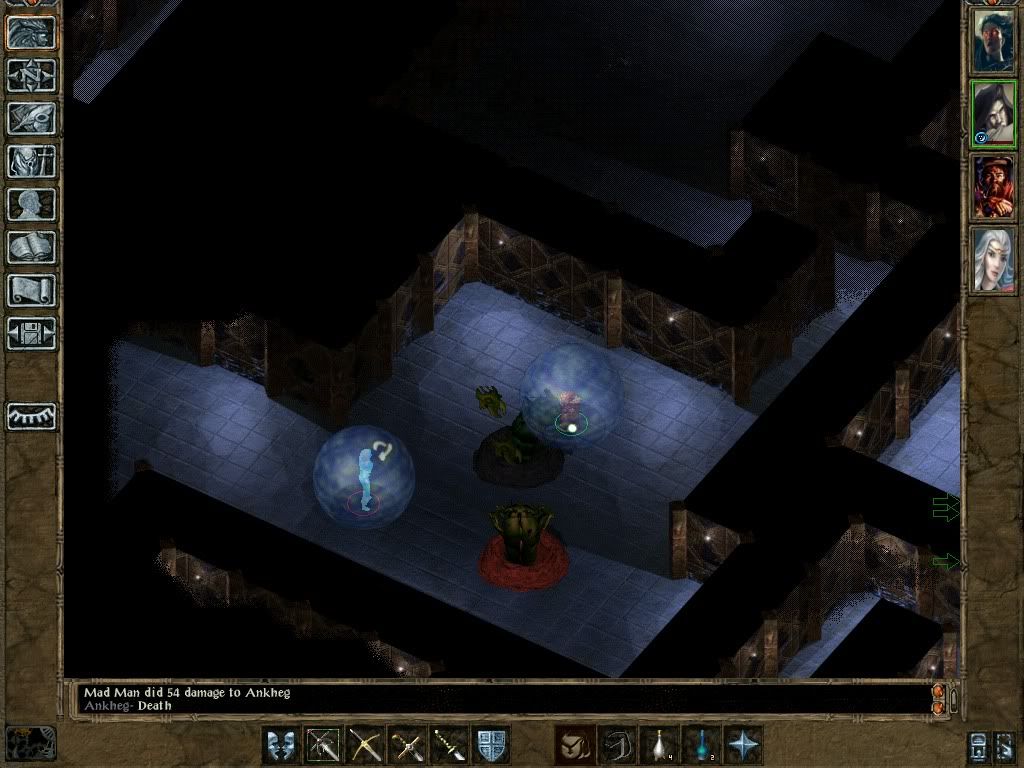Screen dimensions: 1024x768
Task: Open the journal quill button
Action: (x=32, y=118)
